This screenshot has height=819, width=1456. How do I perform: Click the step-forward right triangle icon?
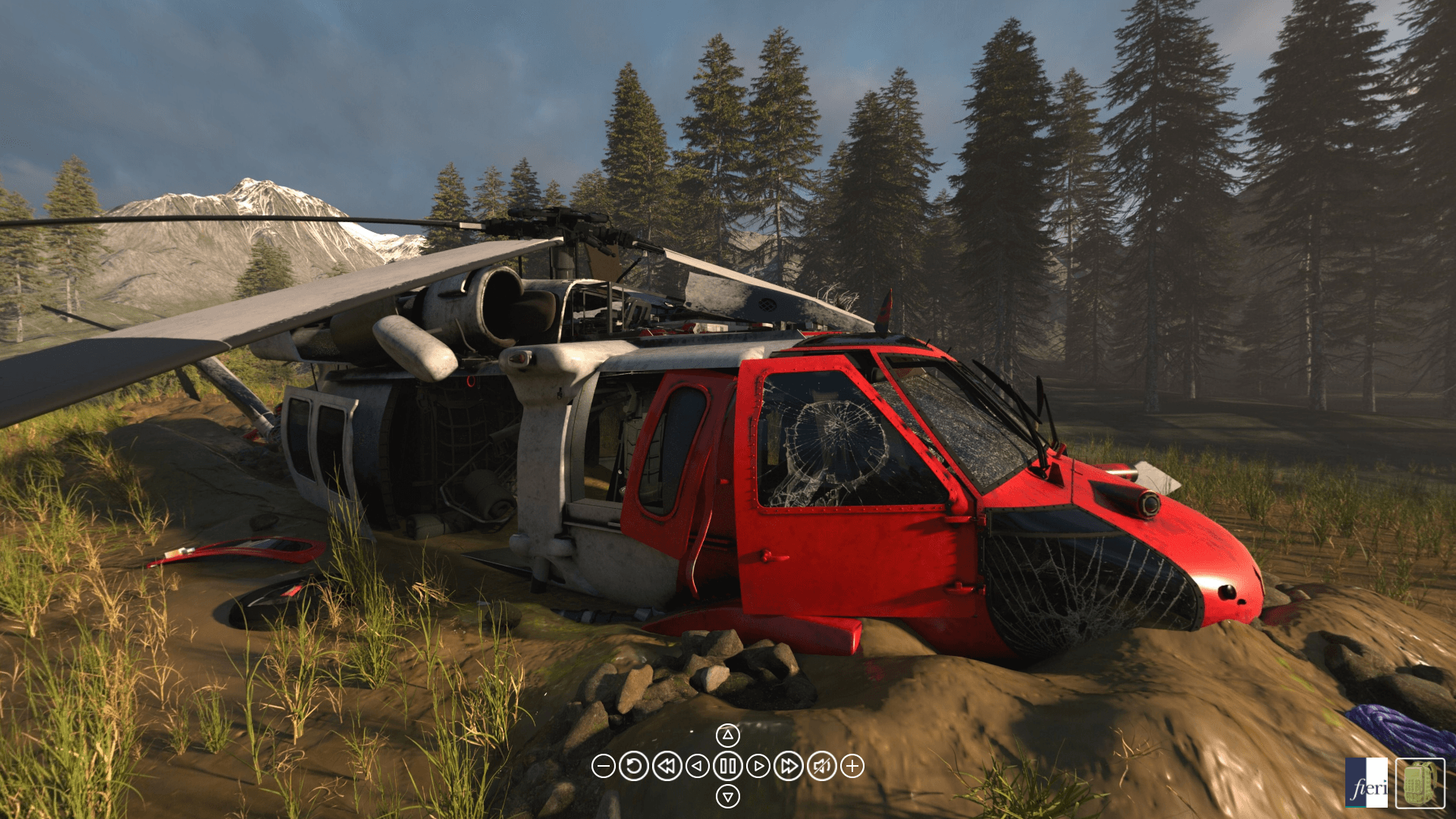758,767
